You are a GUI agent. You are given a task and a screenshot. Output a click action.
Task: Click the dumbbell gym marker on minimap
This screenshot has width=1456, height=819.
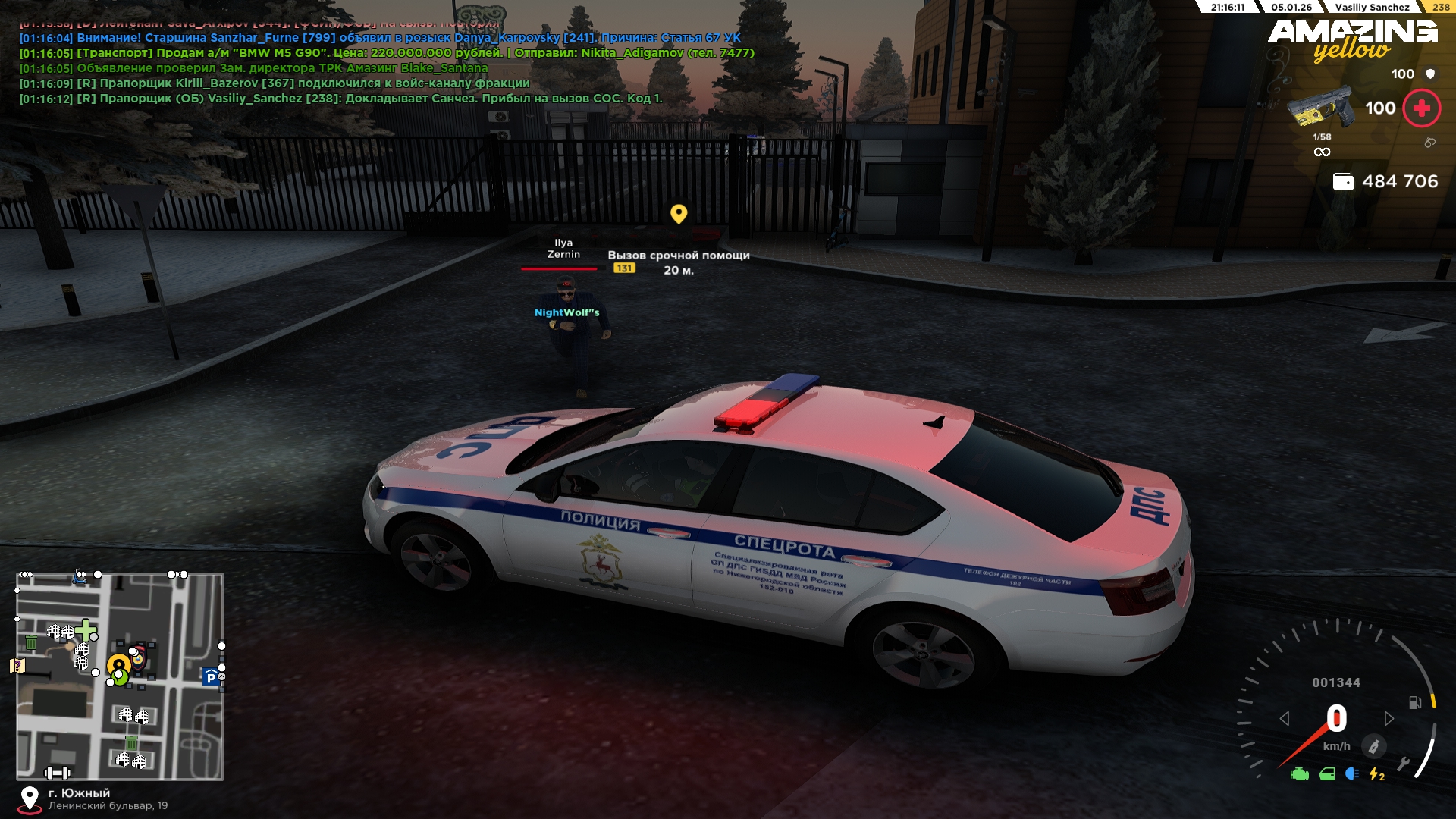click(57, 773)
